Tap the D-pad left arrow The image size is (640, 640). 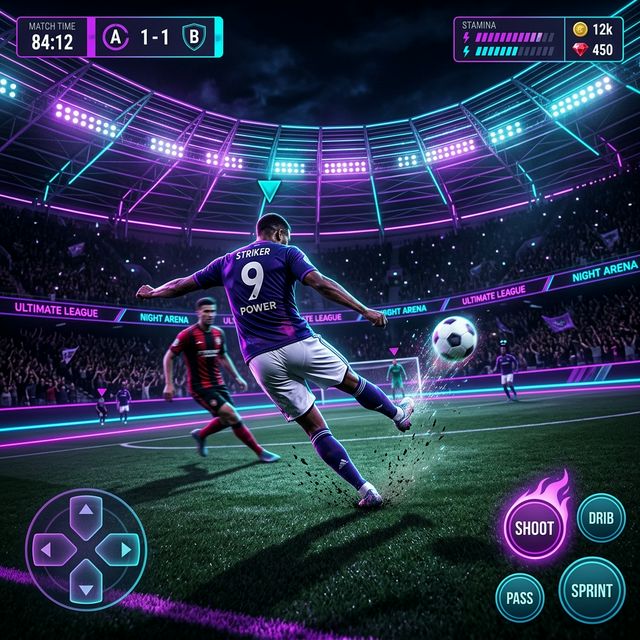click(x=53, y=548)
